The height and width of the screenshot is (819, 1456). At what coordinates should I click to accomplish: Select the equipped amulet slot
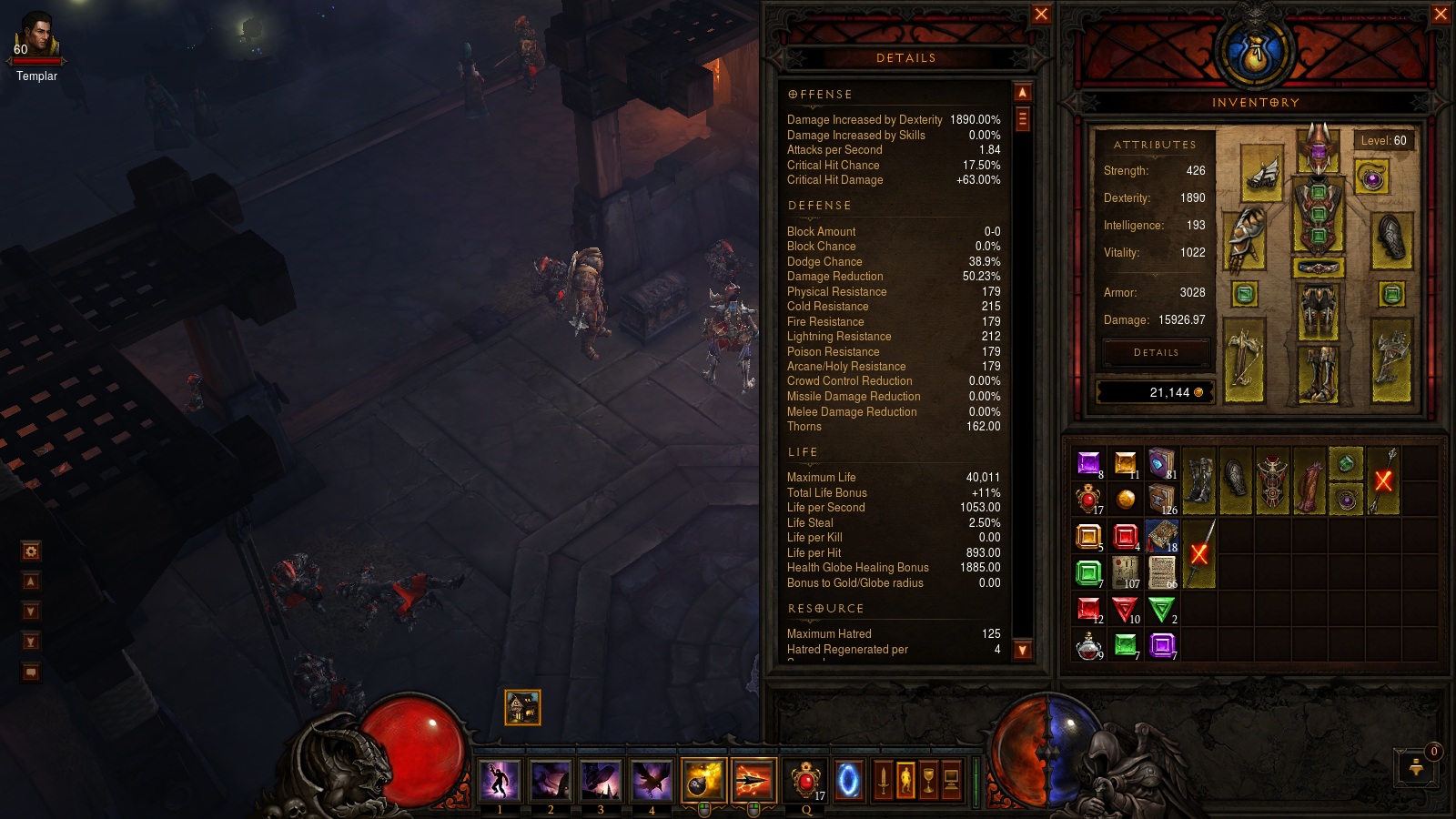1372,177
